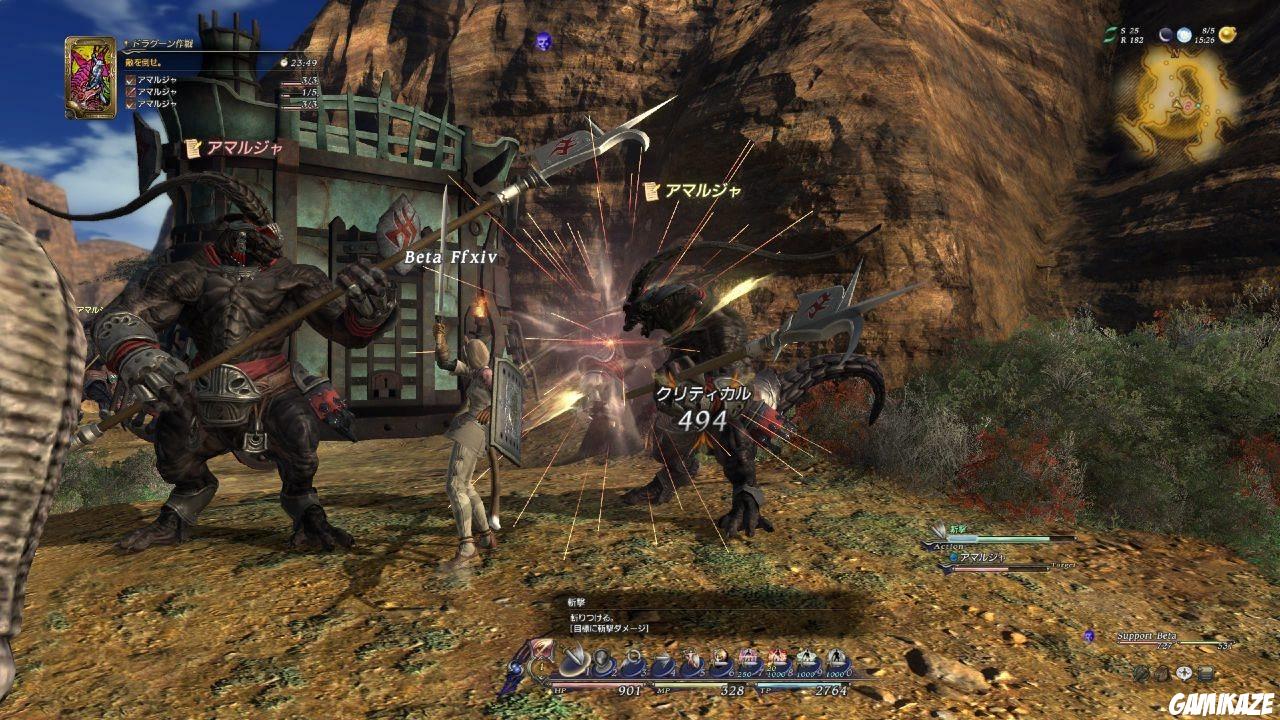
Task: Click the chat bubble icon near bottom right
Action: (1184, 673)
